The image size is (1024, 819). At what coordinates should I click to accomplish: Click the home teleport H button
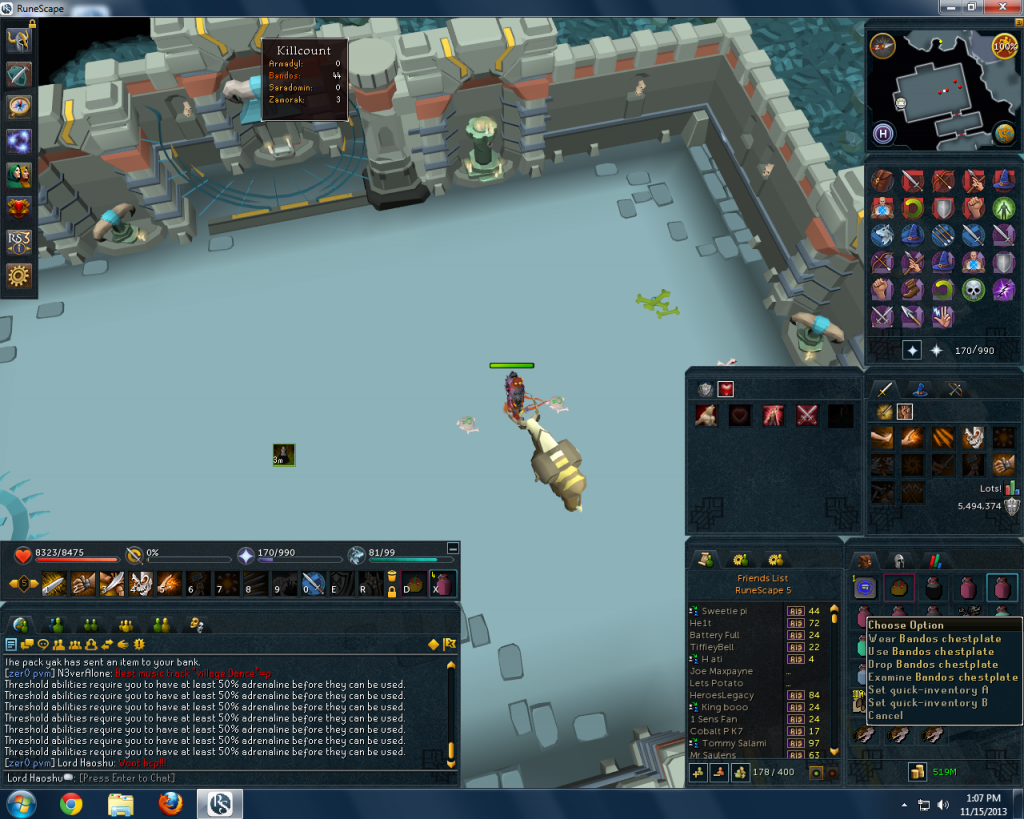click(x=883, y=133)
